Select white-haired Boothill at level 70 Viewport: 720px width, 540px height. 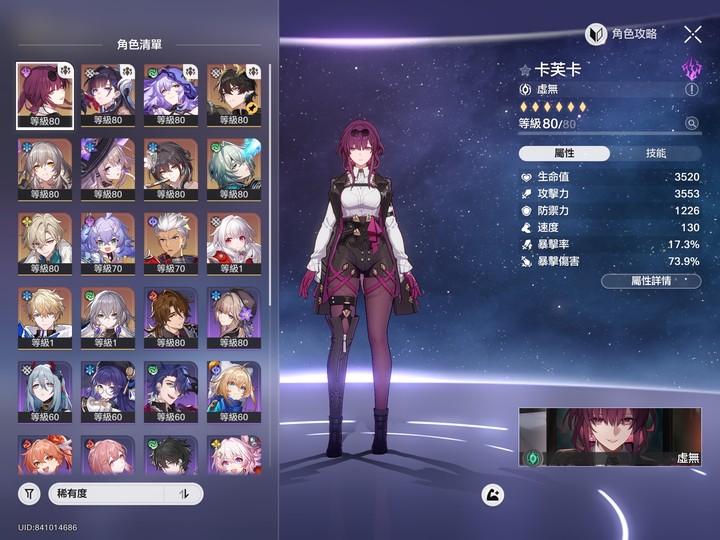(x=169, y=245)
